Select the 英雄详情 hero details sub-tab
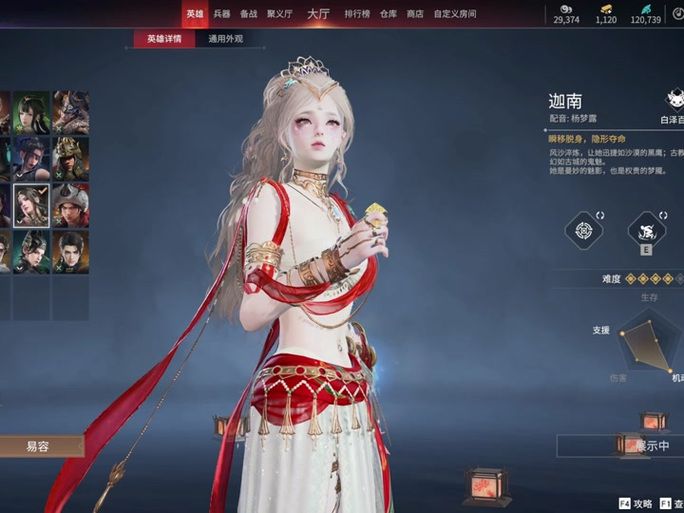 point(164,39)
